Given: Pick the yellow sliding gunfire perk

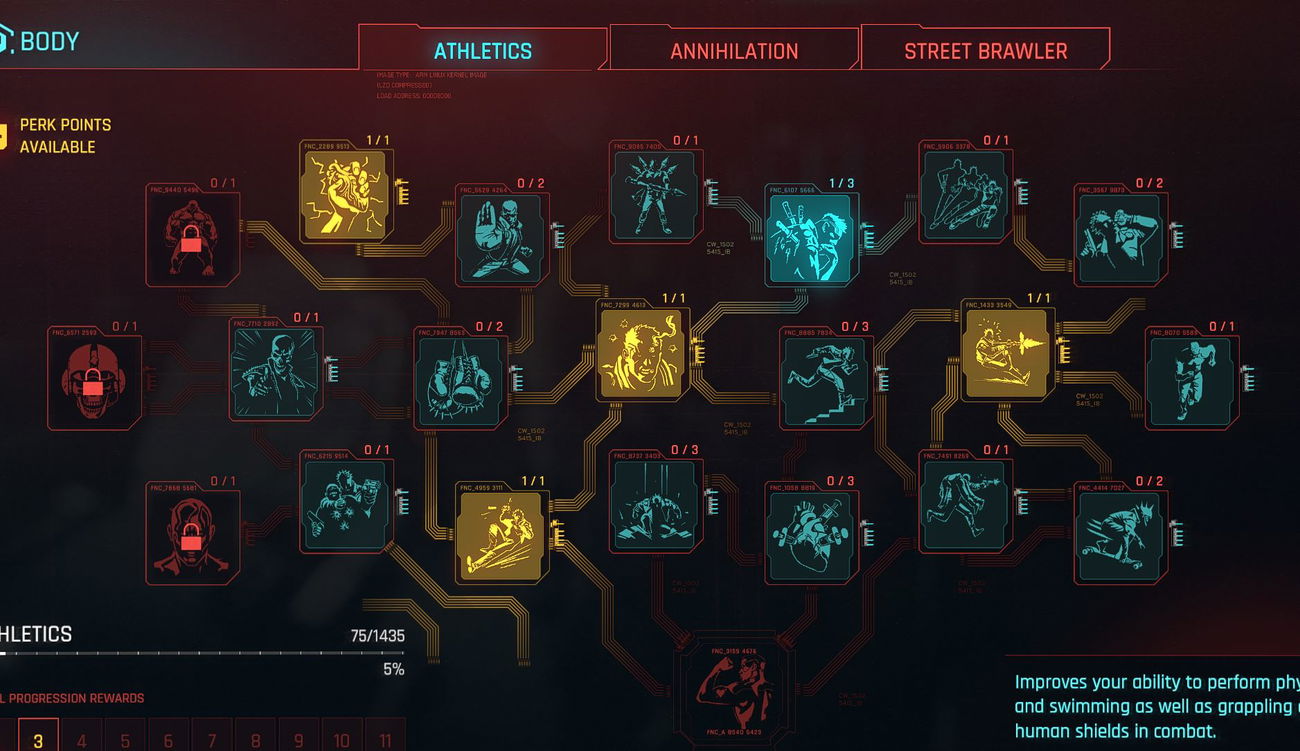Looking at the screenshot, I should pos(1005,353).
